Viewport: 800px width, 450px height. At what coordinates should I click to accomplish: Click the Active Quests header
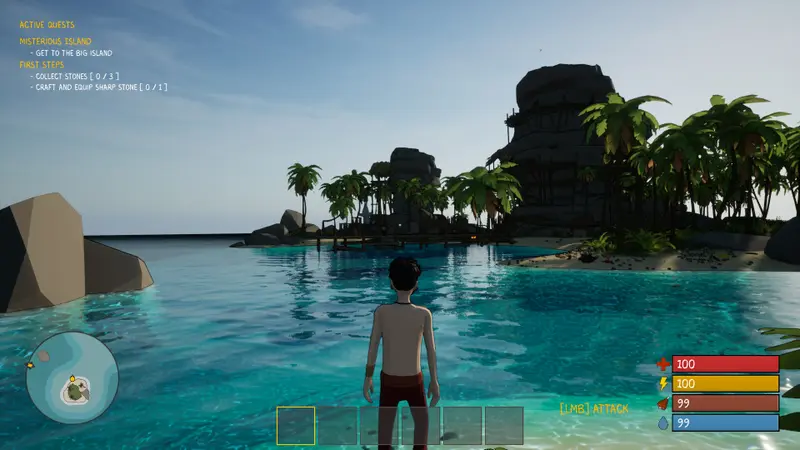click(46, 25)
